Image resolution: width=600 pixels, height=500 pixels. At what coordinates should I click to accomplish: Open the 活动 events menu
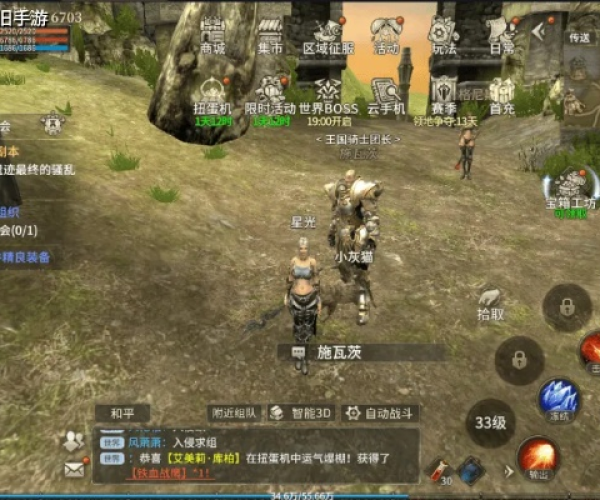coord(386,35)
